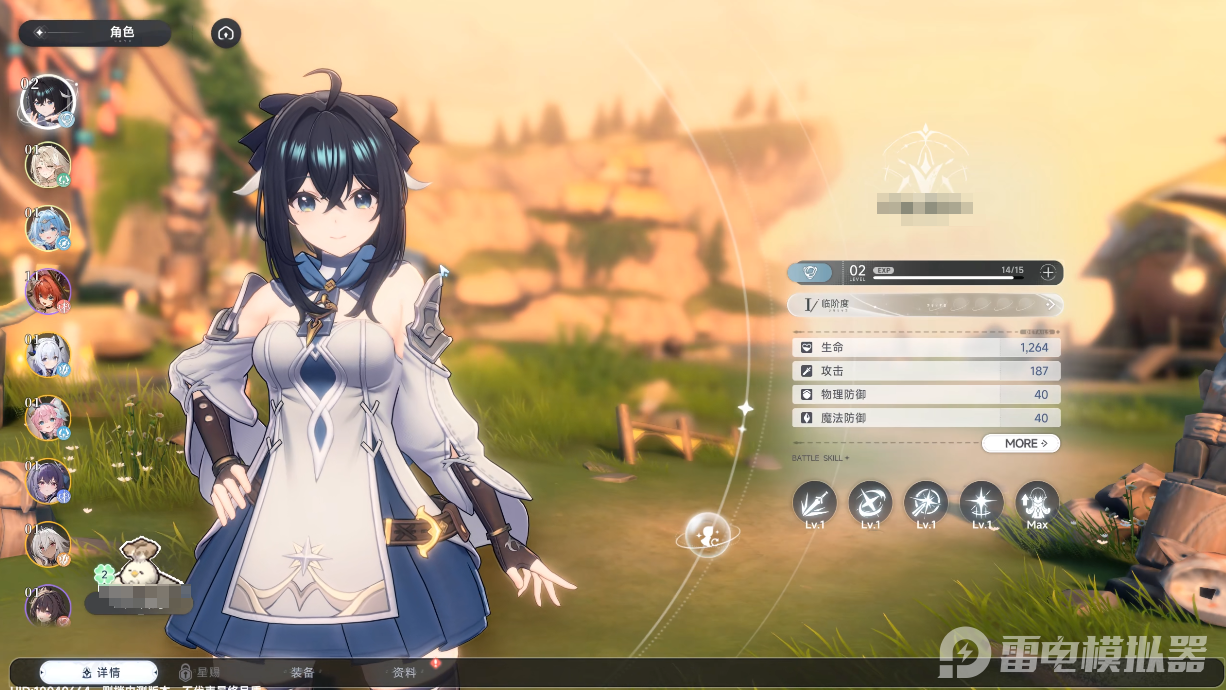Viewport: 1226px width, 690px height.
Task: Open the 临阶度 ascension bar
Action: [925, 304]
